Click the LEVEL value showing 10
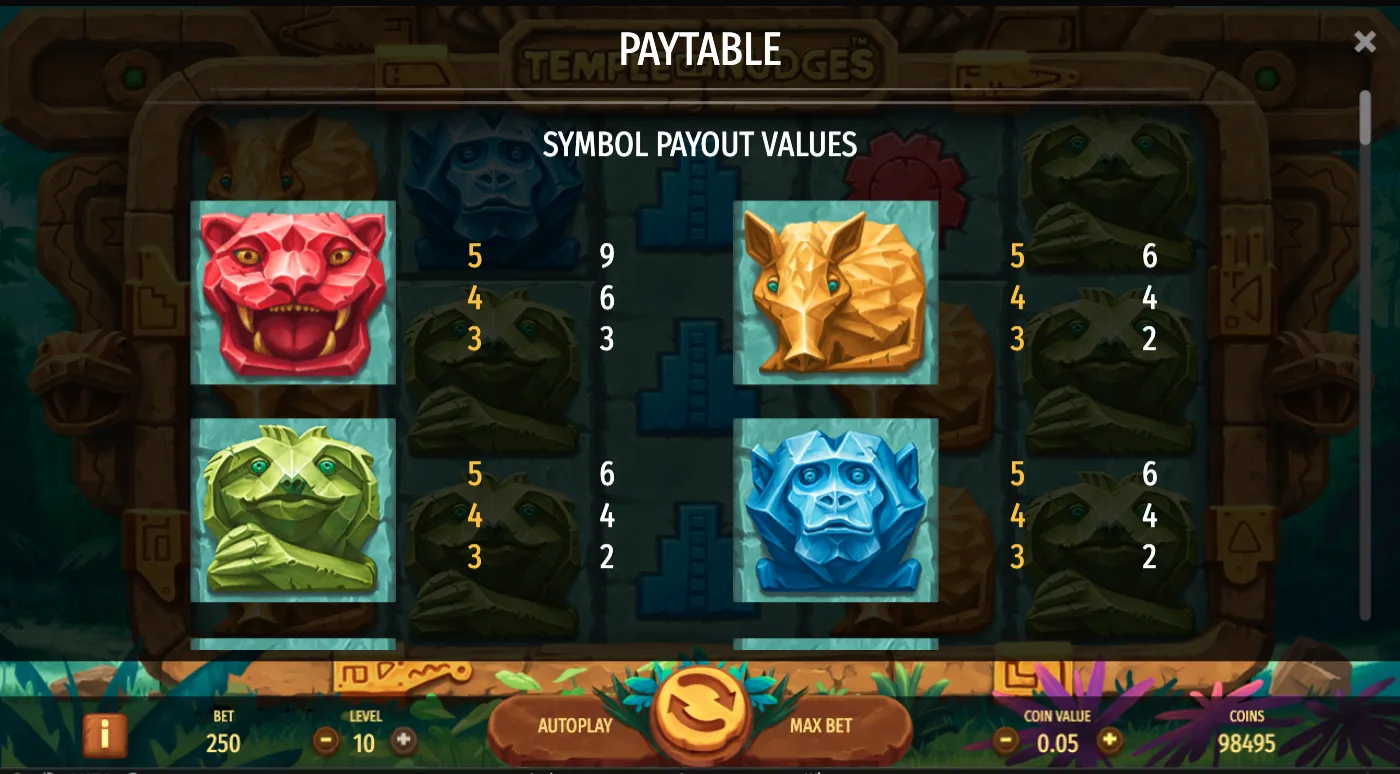Viewport: 1400px width, 774px height. coord(364,744)
